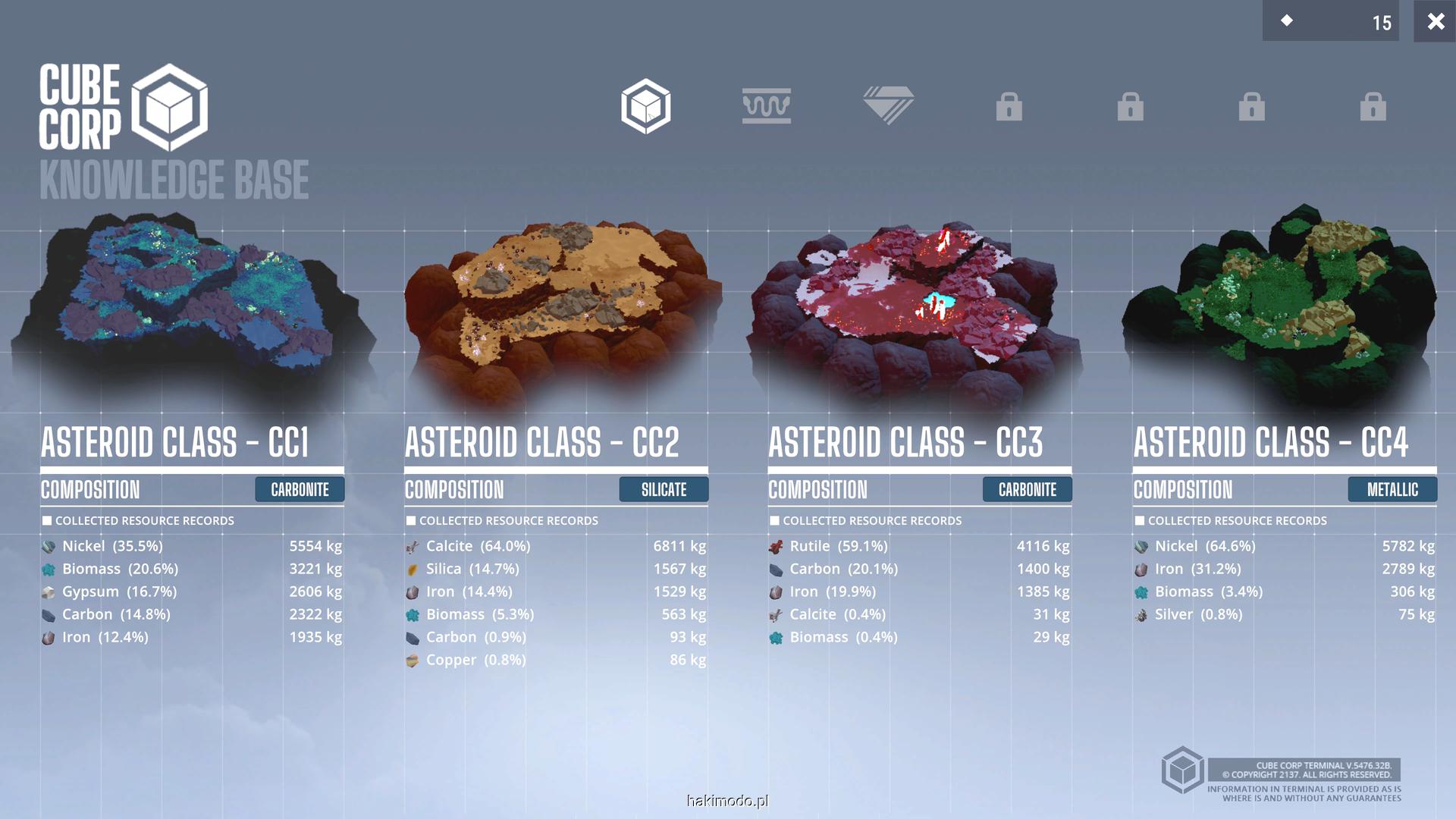Close the Knowledge Base screen

1435,21
